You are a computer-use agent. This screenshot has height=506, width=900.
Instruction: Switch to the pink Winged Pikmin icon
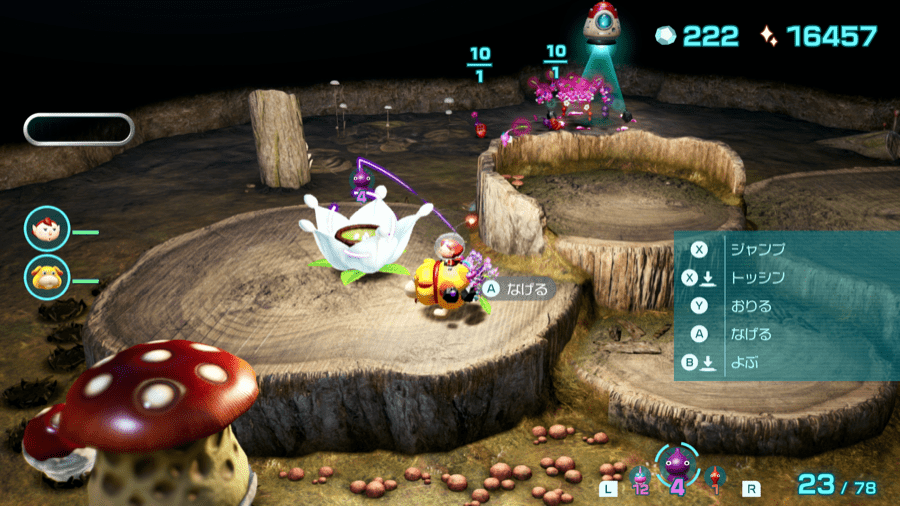click(641, 476)
